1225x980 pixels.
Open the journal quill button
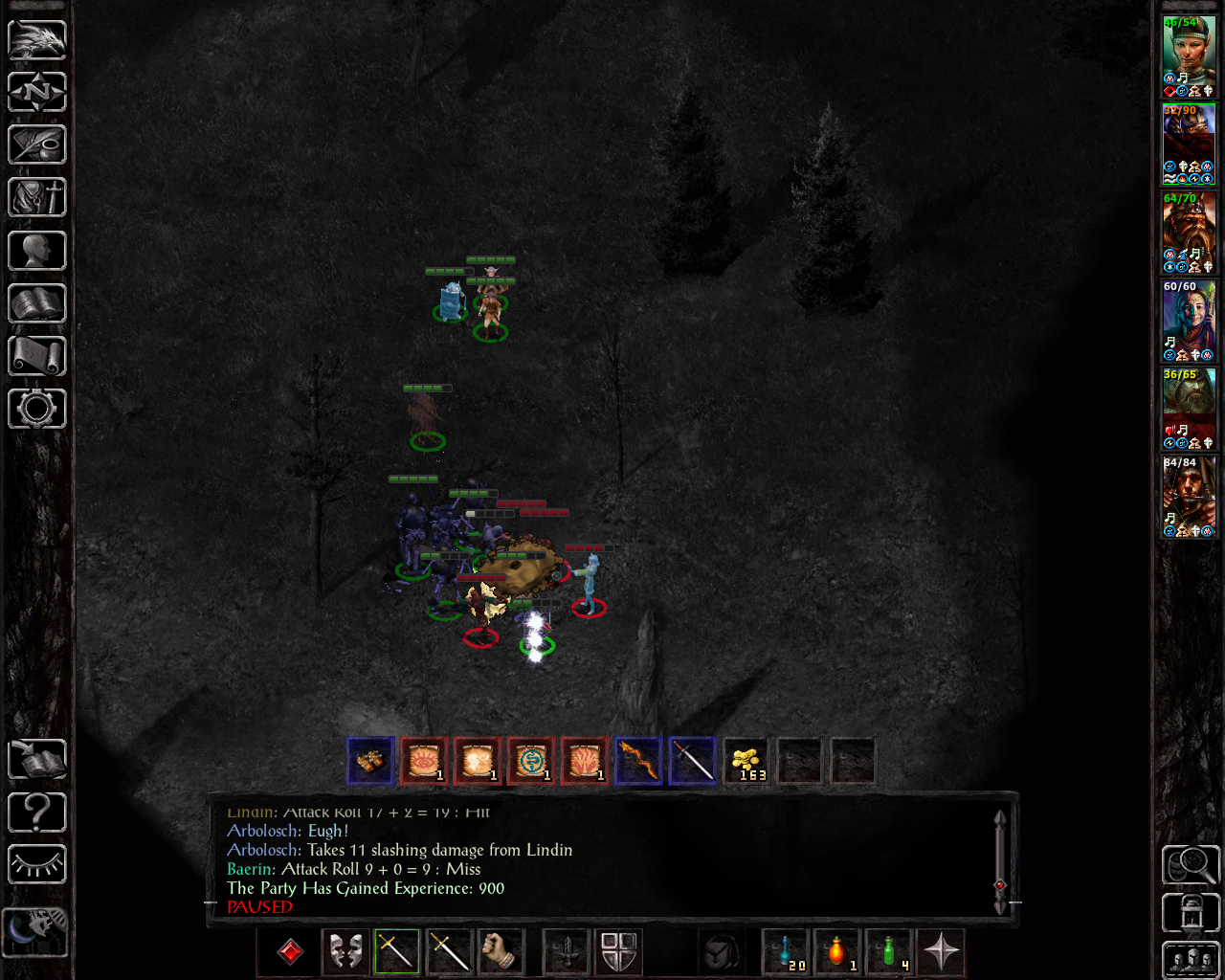37,145
